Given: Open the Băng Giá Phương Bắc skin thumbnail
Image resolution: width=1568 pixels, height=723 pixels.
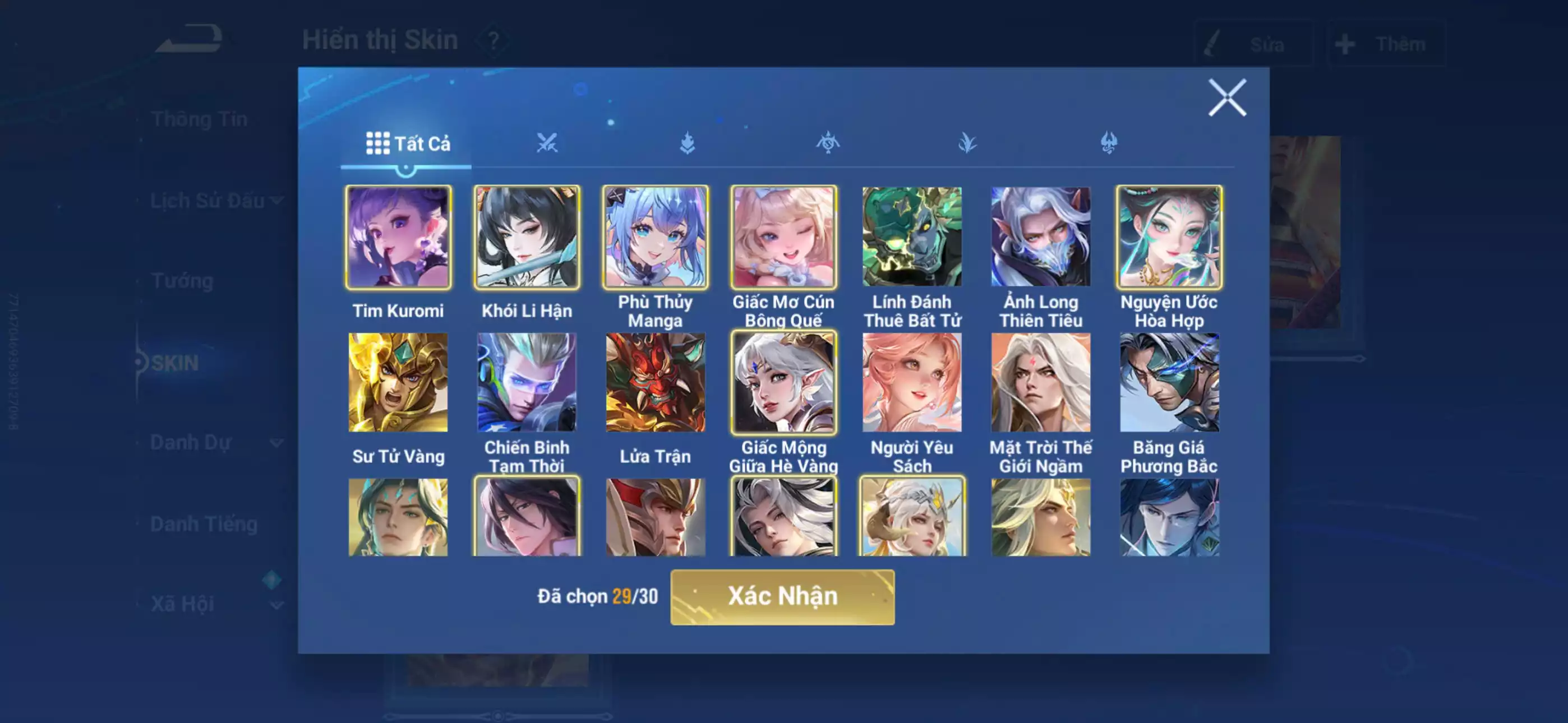Looking at the screenshot, I should (1170, 383).
